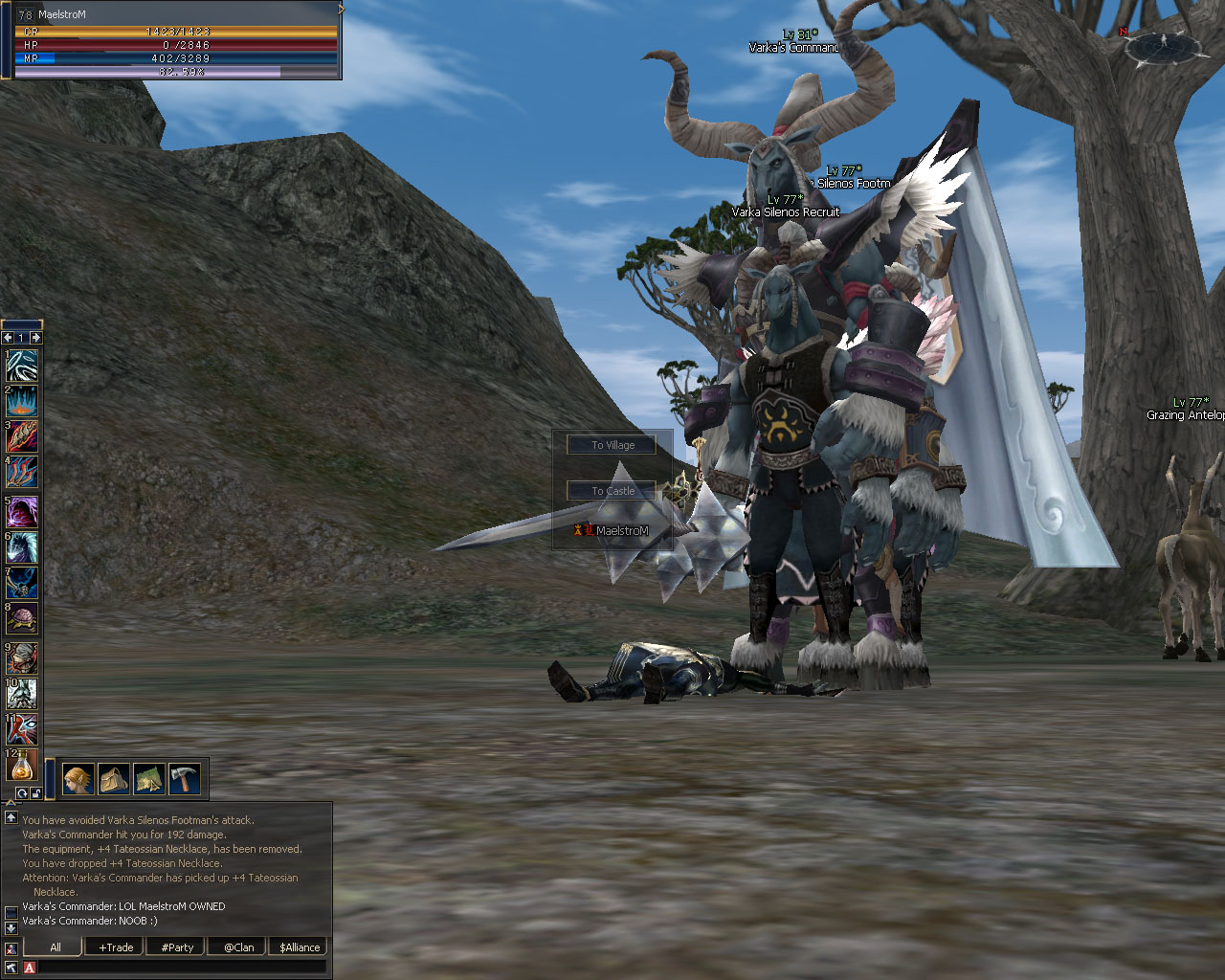1225x980 pixels.
Task: Open the character status face icon
Action: (x=78, y=779)
